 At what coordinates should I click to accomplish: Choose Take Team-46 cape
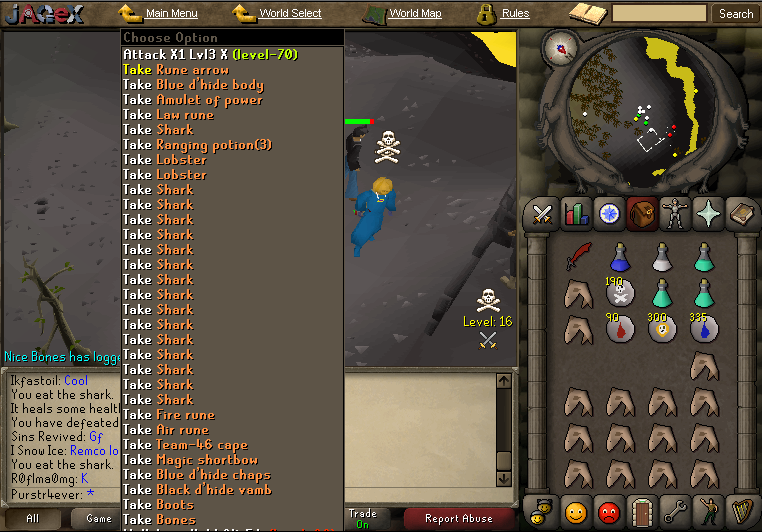click(185, 444)
